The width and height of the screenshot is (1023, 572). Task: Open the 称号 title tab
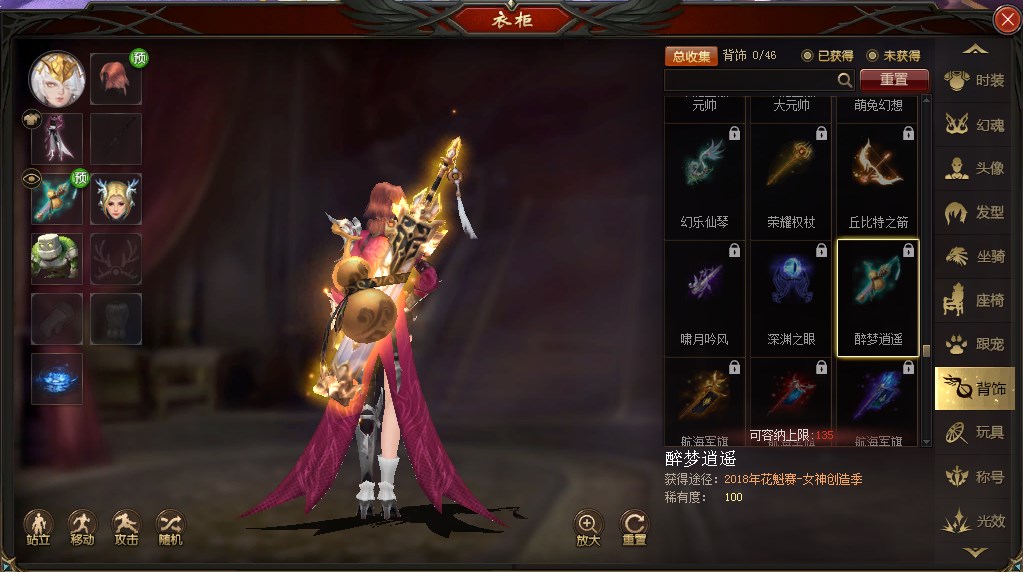(x=975, y=477)
